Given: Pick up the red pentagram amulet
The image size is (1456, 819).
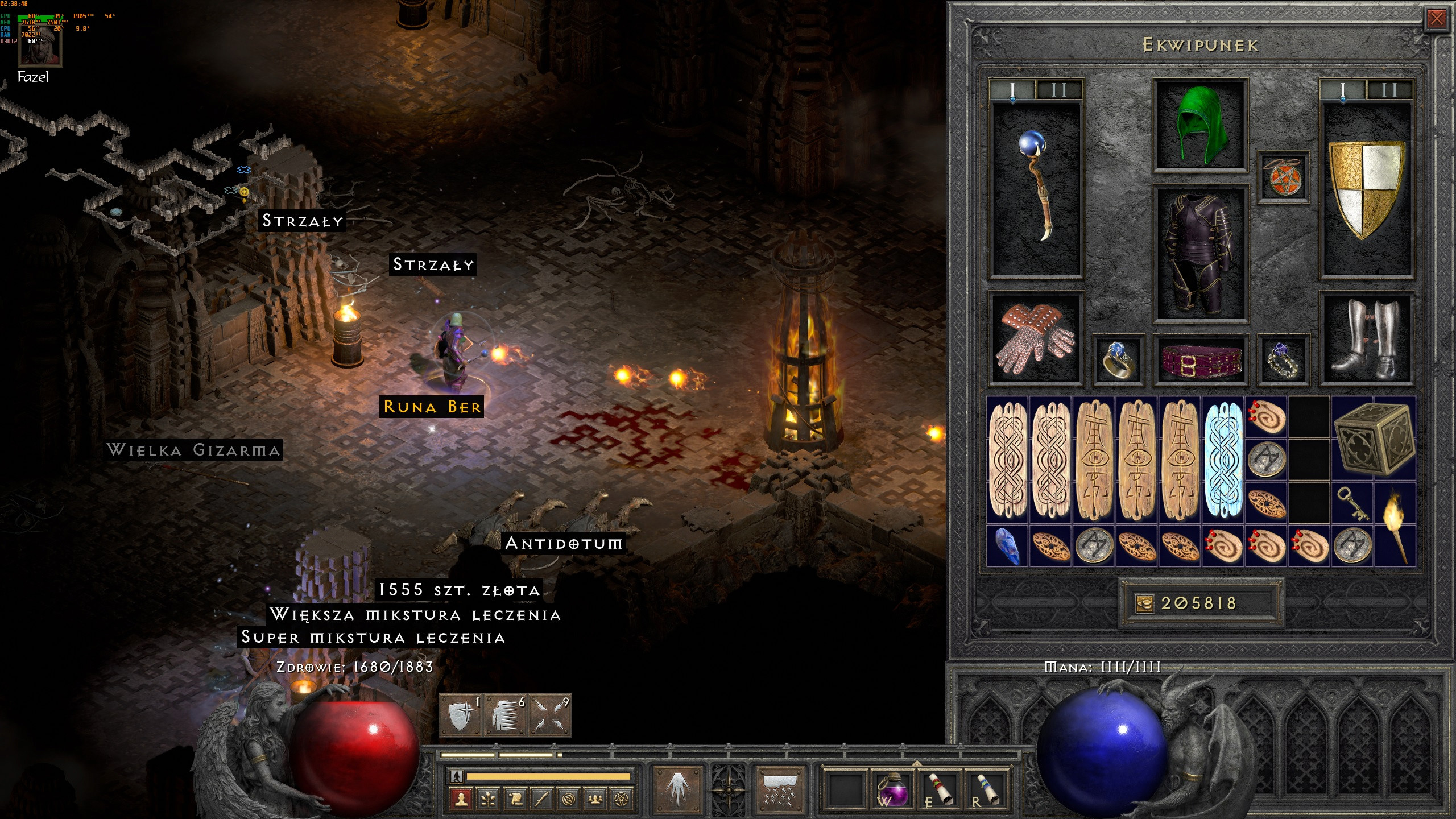Looking at the screenshot, I should pos(1283,177).
